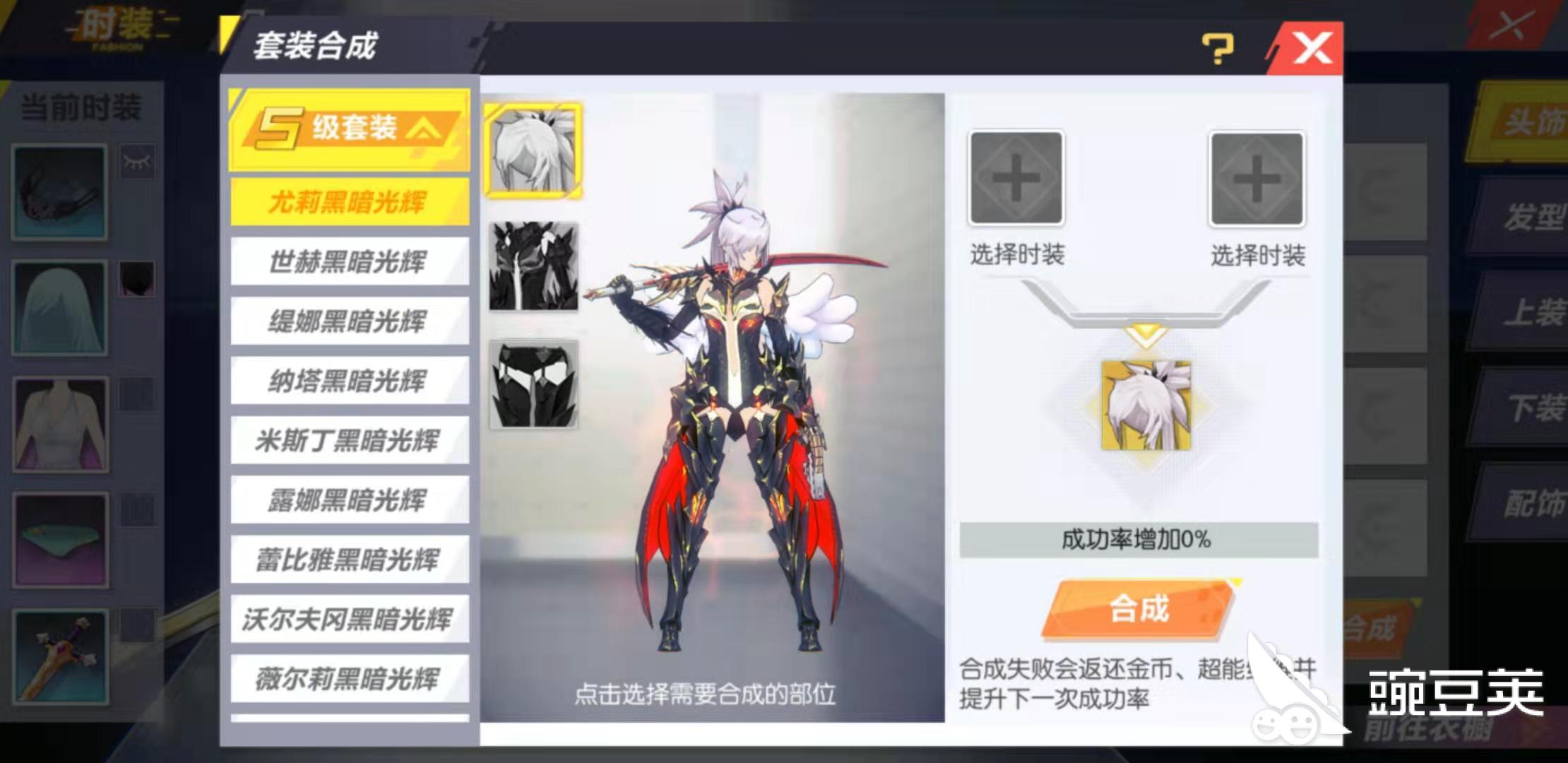Open the help question mark icon

click(x=1217, y=47)
